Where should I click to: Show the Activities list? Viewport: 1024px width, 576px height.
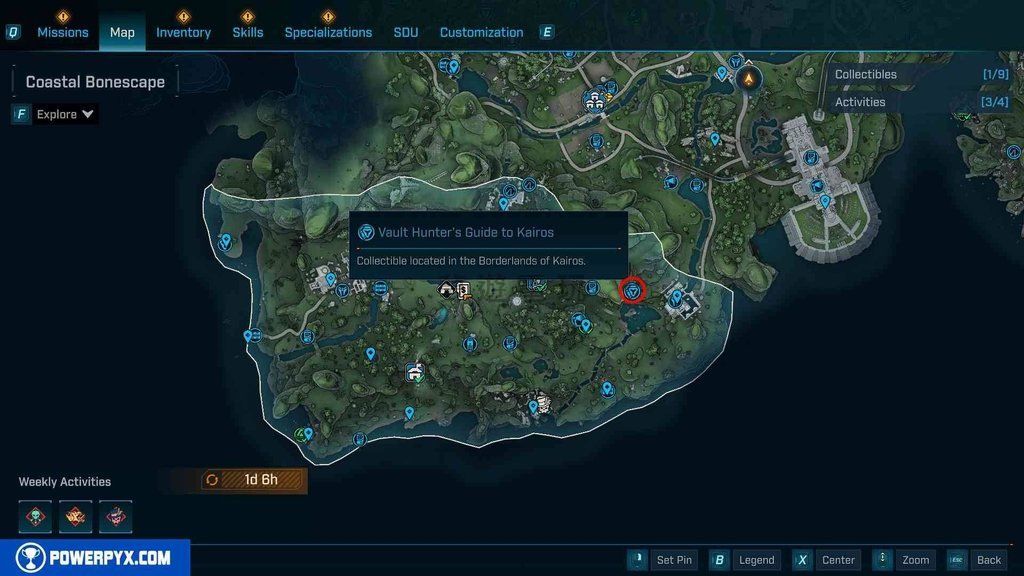click(x=860, y=102)
